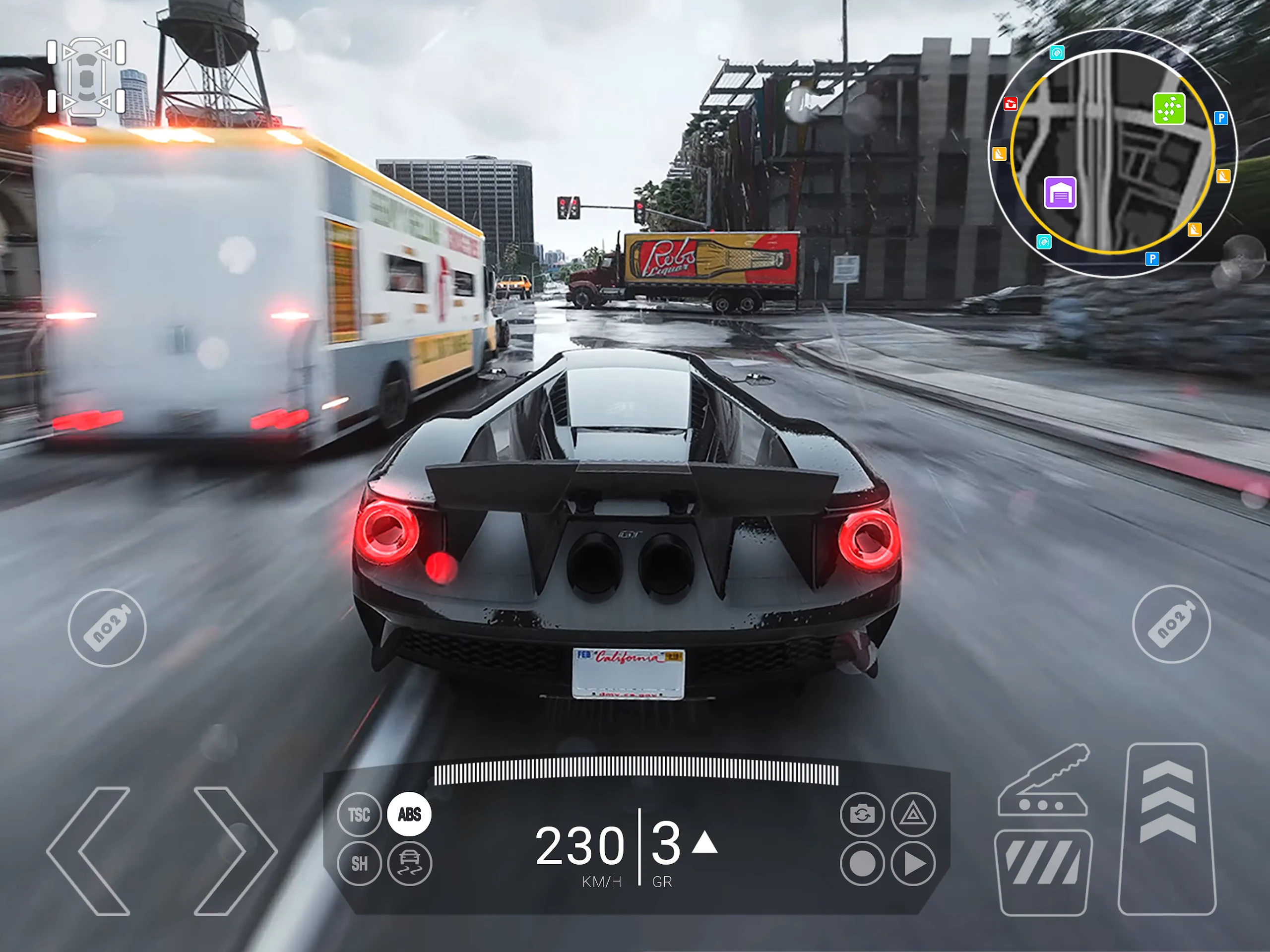This screenshot has width=1270, height=952.
Task: Toggle the SH shifter mode button
Action: [359, 863]
